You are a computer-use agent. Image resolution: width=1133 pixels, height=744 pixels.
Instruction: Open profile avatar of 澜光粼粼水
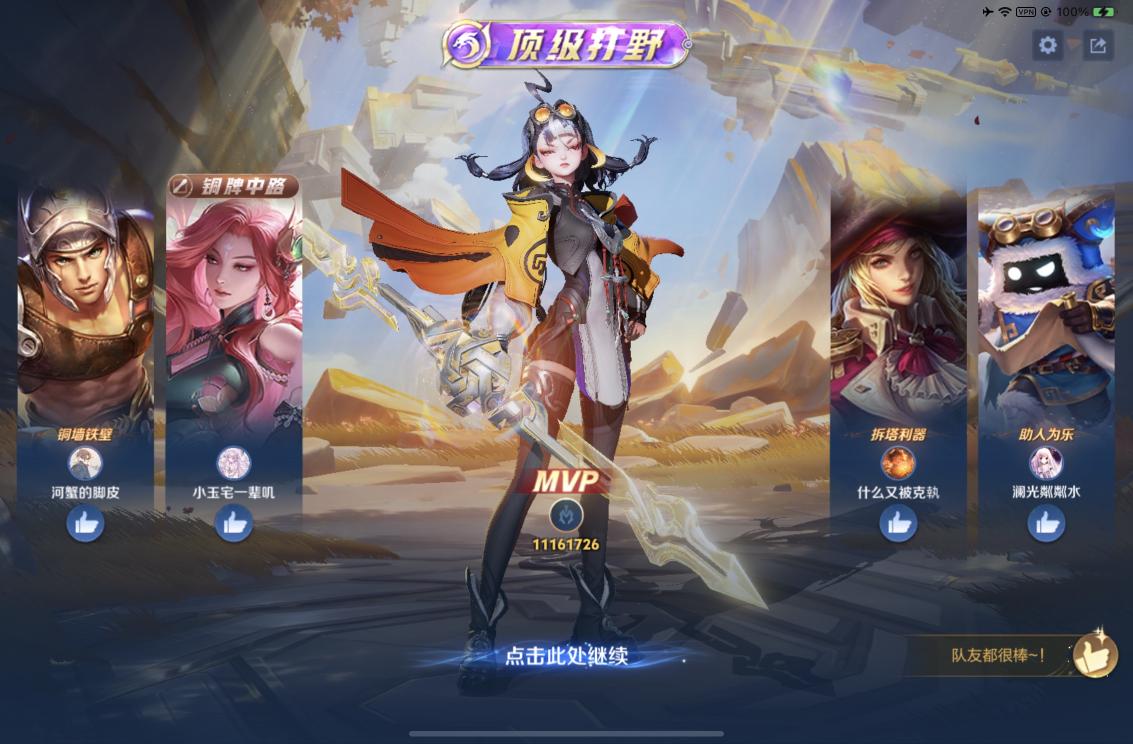1046,463
